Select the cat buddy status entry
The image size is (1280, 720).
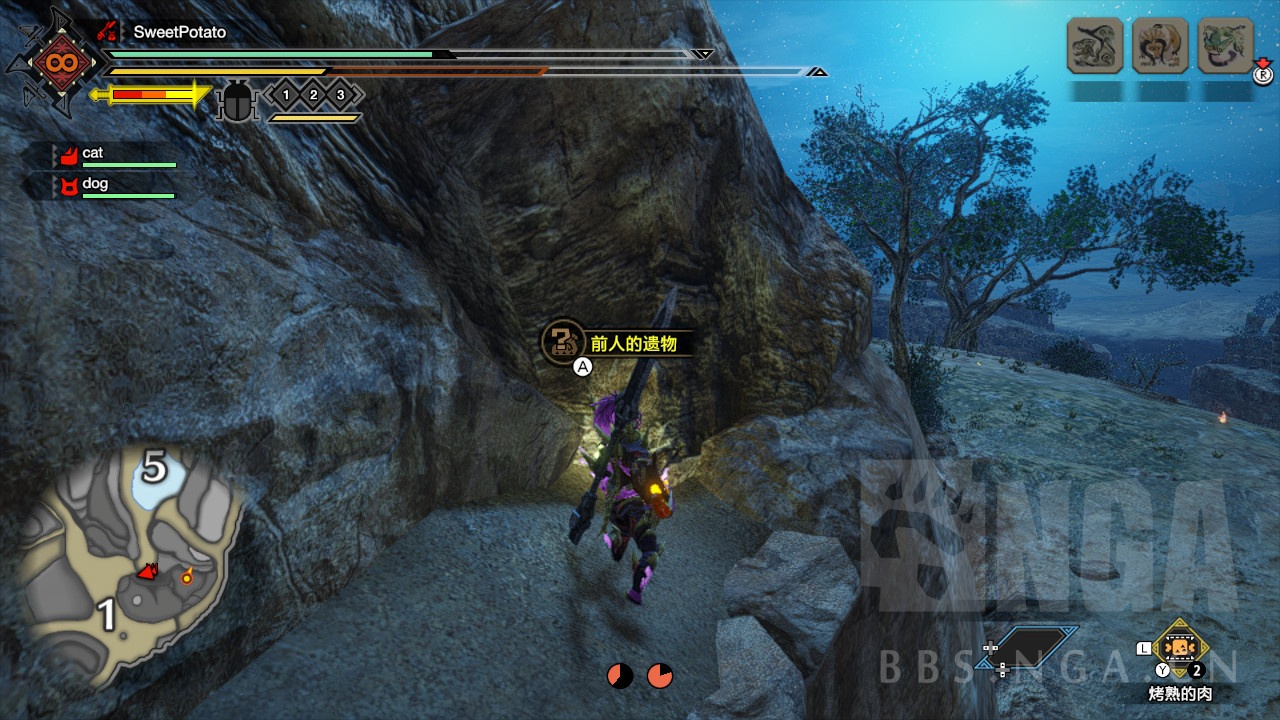tap(115, 155)
